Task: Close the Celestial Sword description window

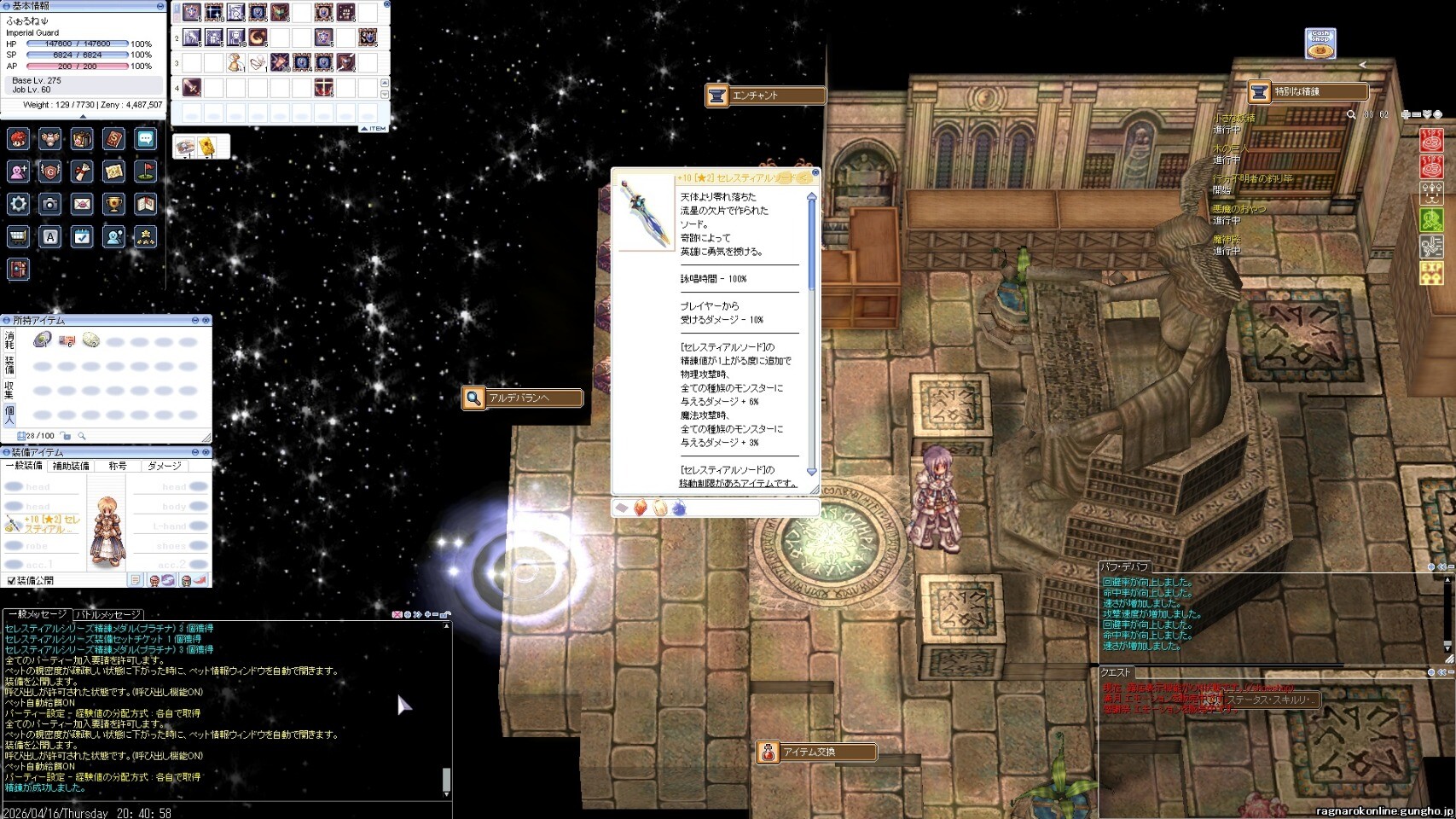Action: point(815,172)
